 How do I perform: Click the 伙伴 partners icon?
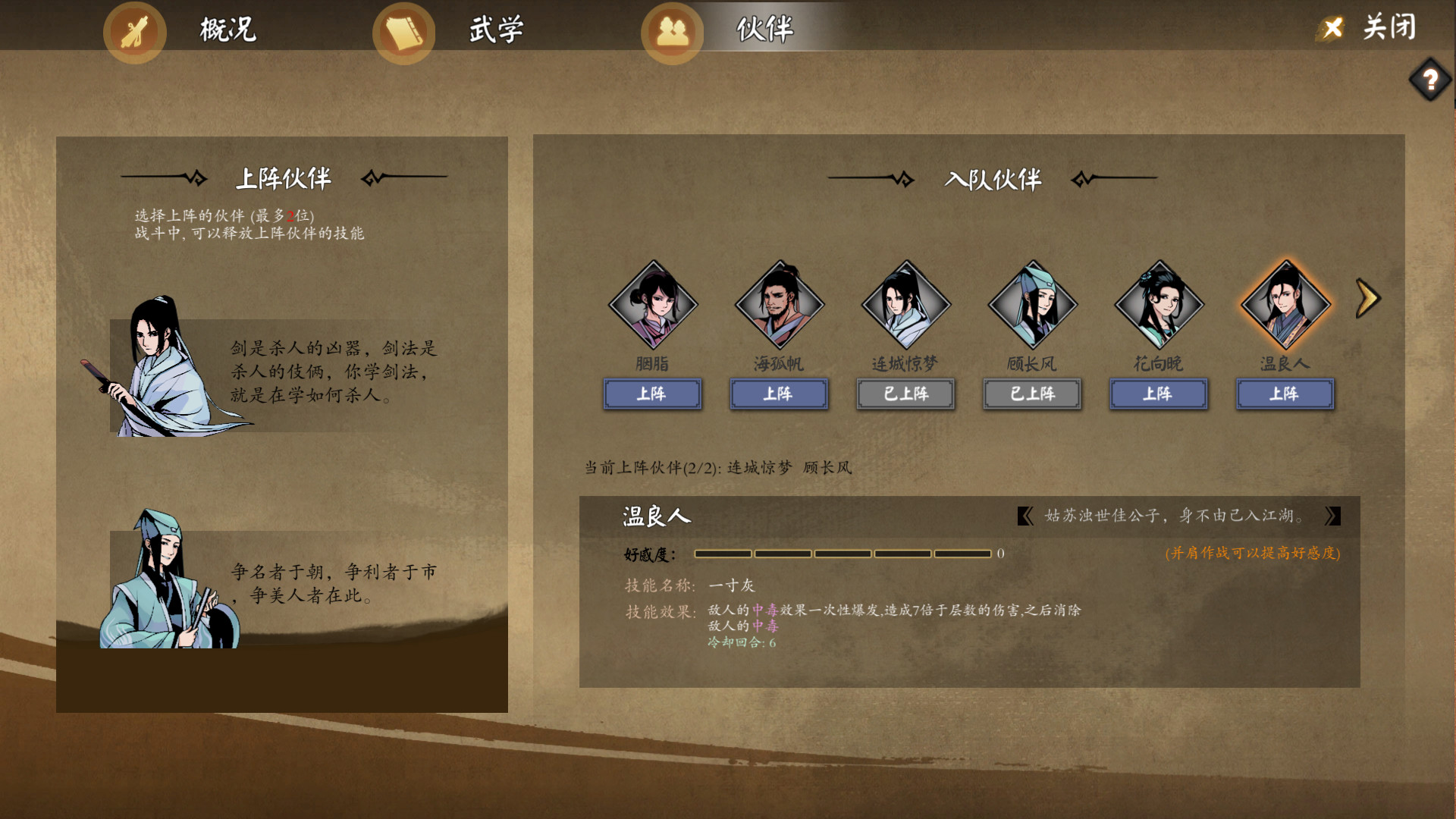pyautogui.click(x=671, y=32)
